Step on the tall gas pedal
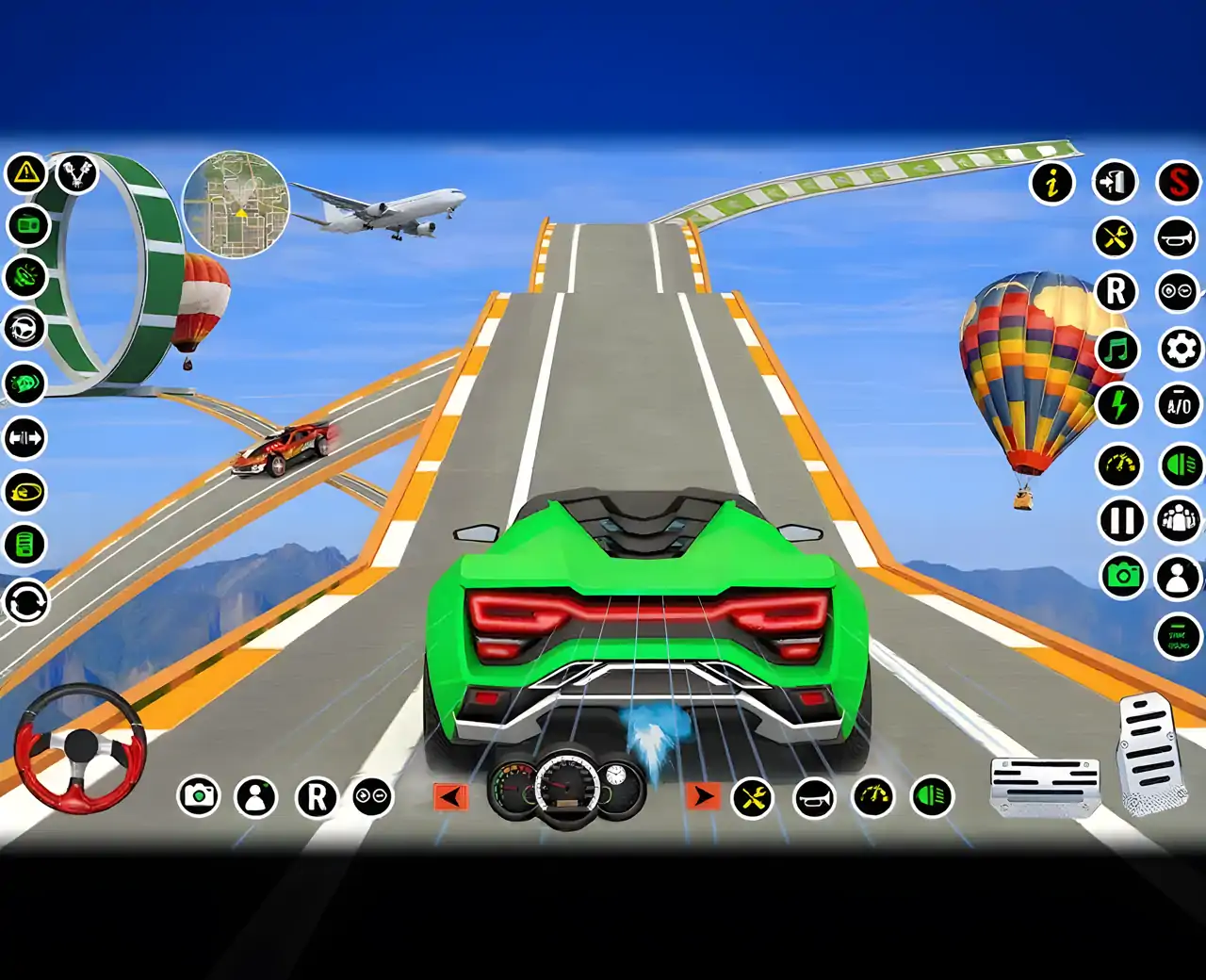Screen dimensions: 1206x980 click(x=1149, y=754)
